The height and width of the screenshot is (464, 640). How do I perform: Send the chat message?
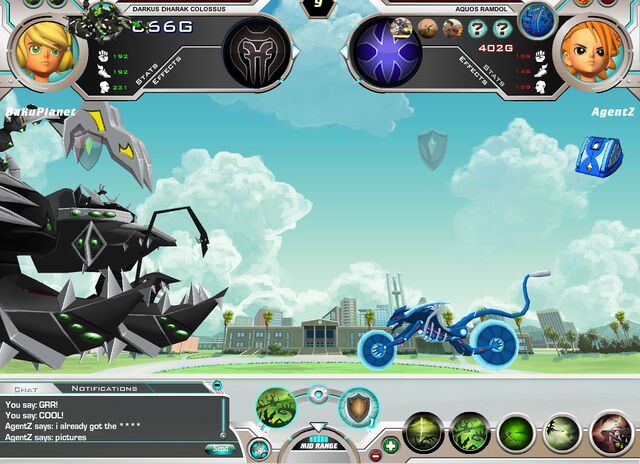220,449
